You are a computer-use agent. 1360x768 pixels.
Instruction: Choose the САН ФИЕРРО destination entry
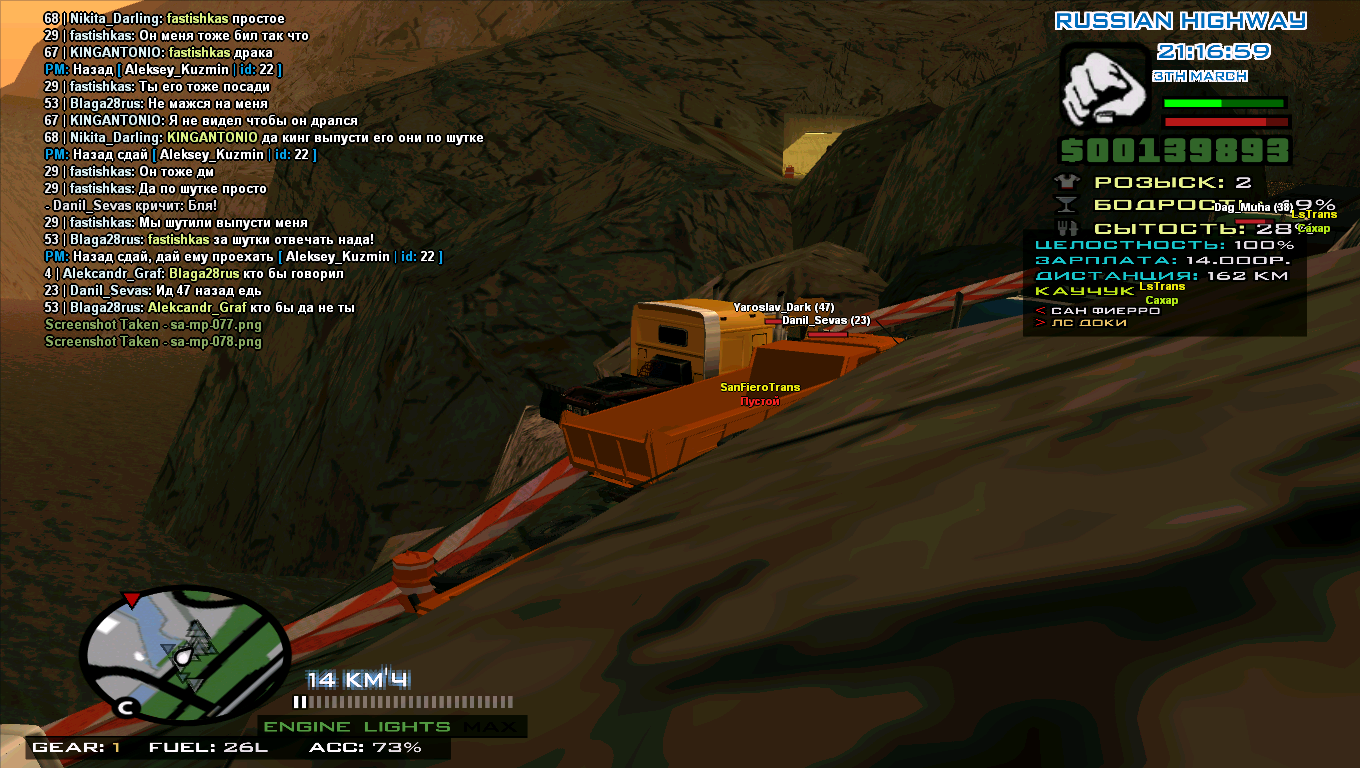(1105, 310)
